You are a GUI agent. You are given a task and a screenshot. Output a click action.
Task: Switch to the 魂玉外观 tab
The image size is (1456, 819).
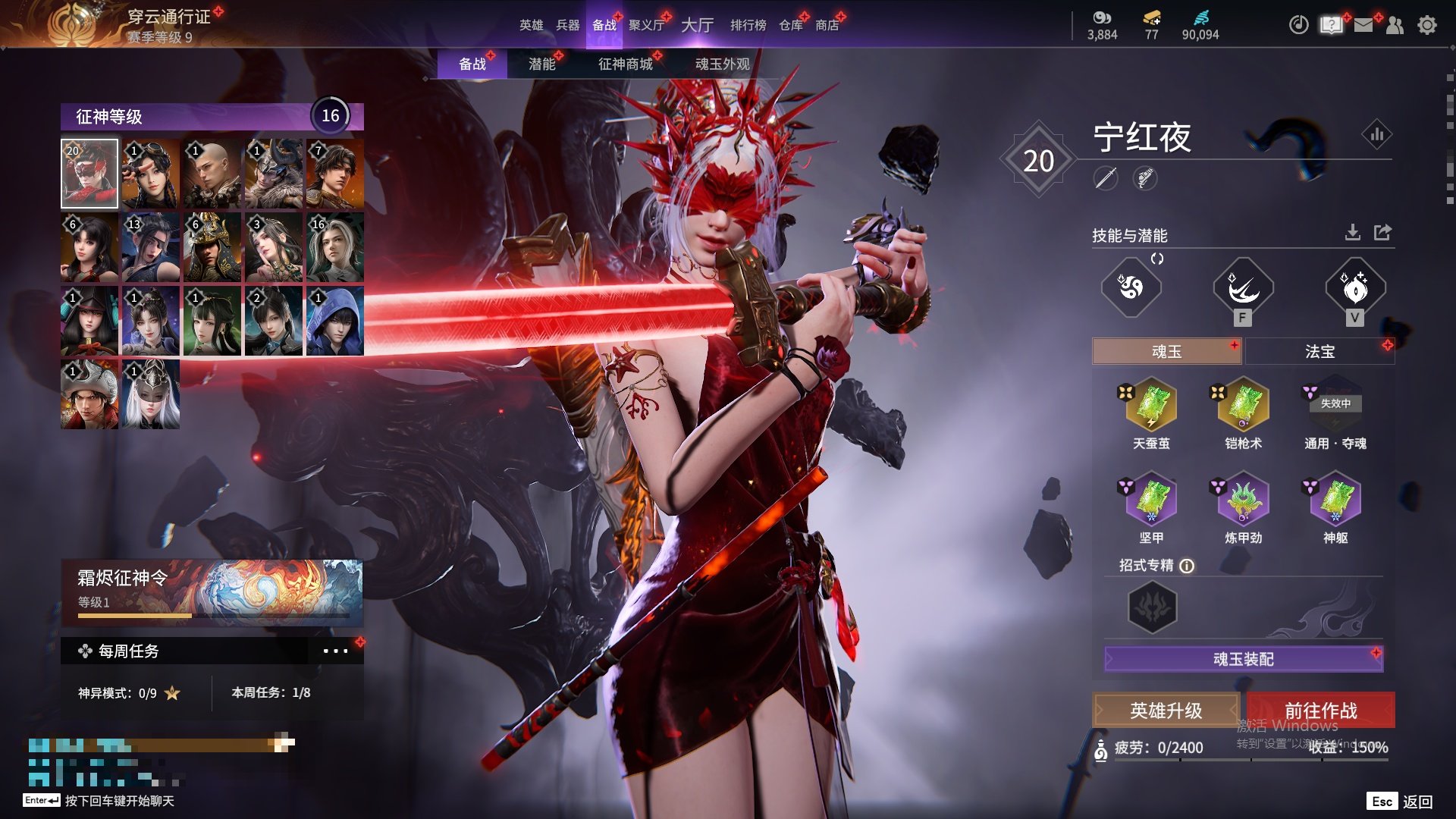pos(722,64)
